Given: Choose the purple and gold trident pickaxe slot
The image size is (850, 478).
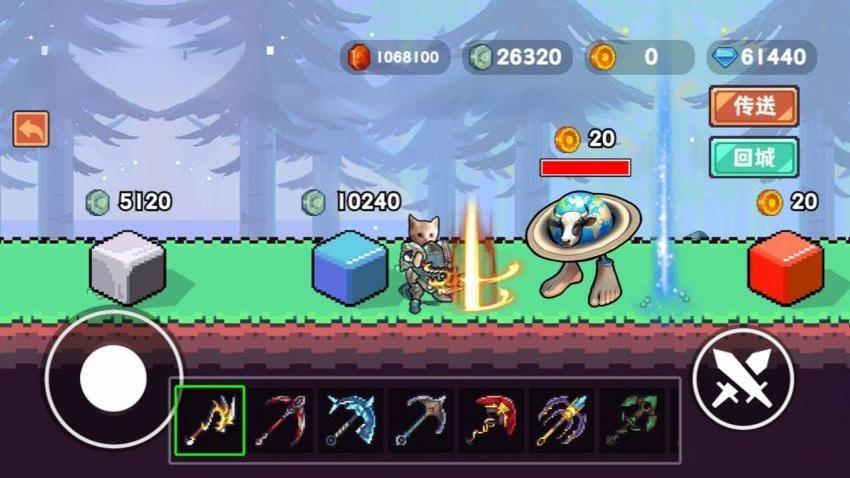Looking at the screenshot, I should 562,420.
